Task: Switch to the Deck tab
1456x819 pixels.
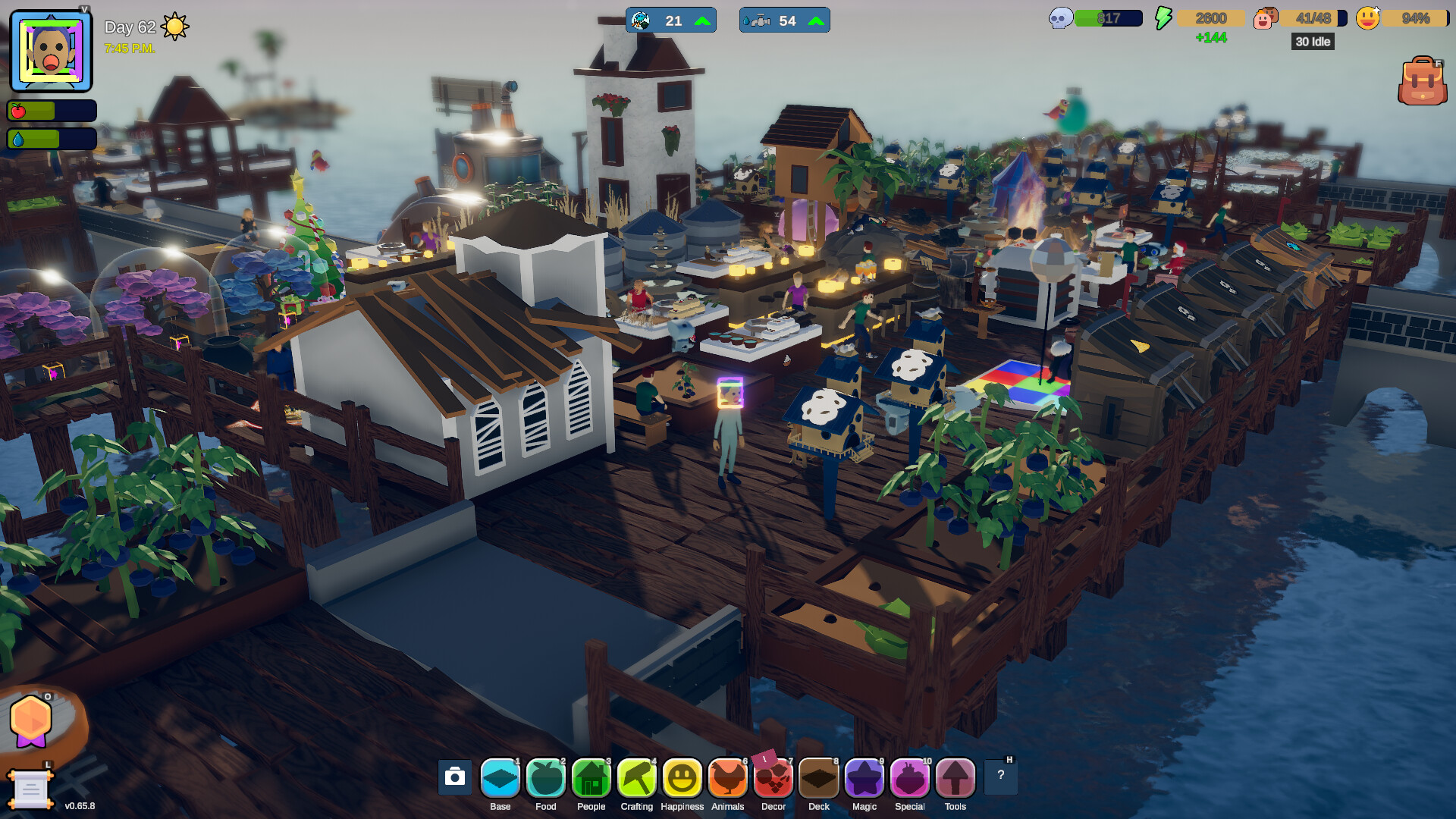Action: [x=818, y=777]
